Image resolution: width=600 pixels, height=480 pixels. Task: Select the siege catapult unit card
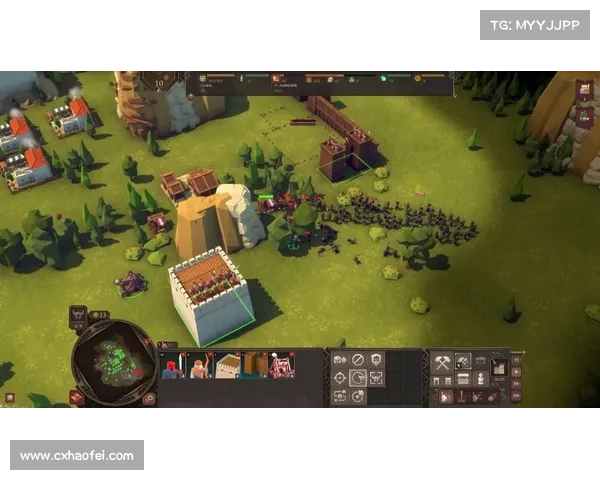click(282, 366)
